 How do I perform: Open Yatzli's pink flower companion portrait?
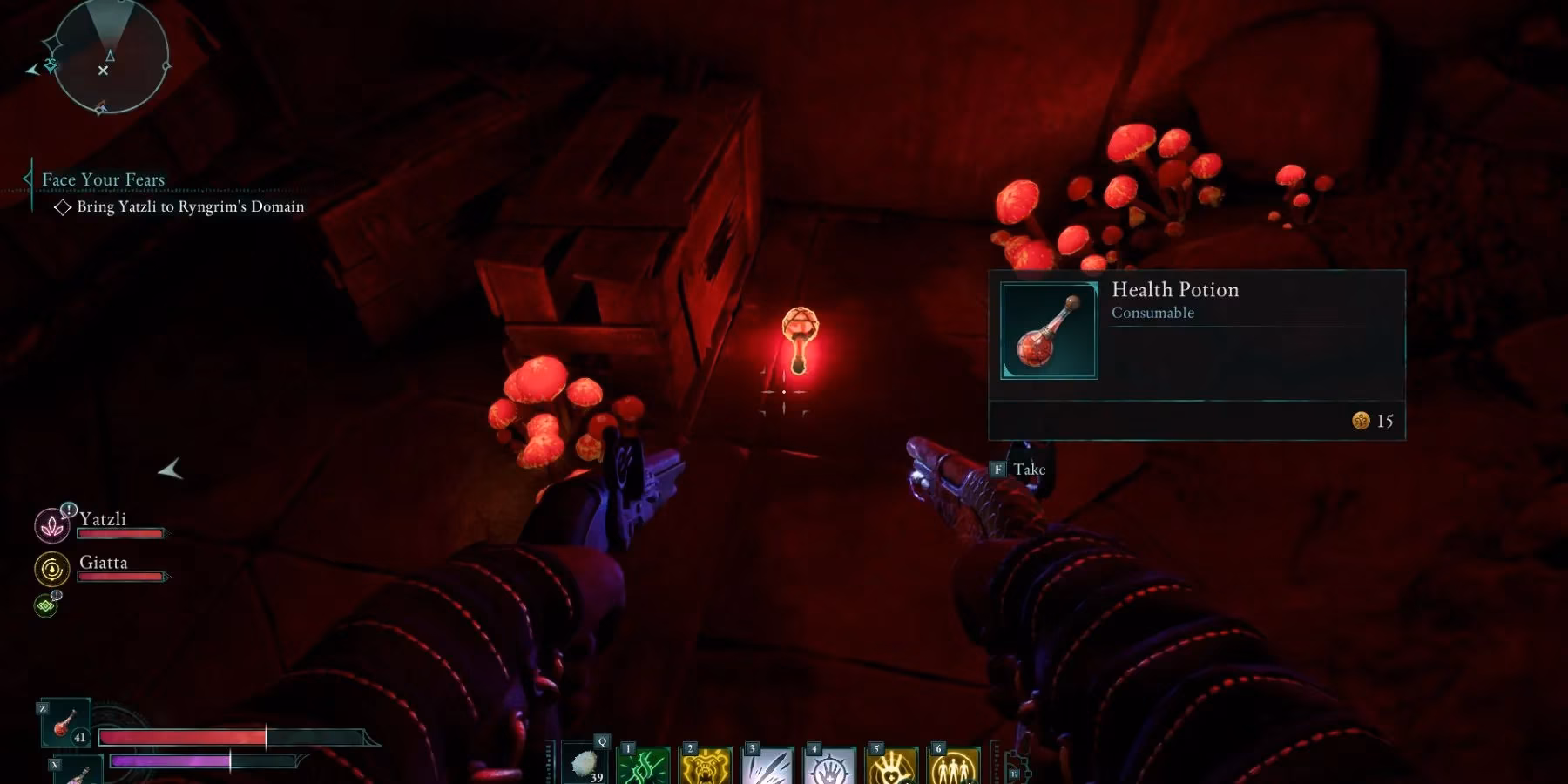[51, 526]
